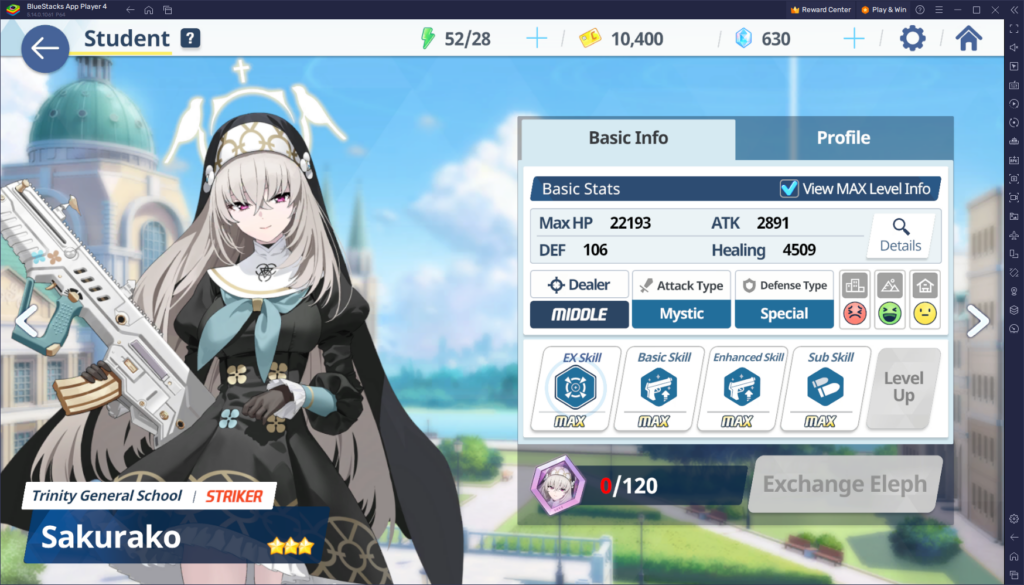The height and width of the screenshot is (585, 1024).
Task: Open the BlueStacks Reward Center
Action: [820, 9]
